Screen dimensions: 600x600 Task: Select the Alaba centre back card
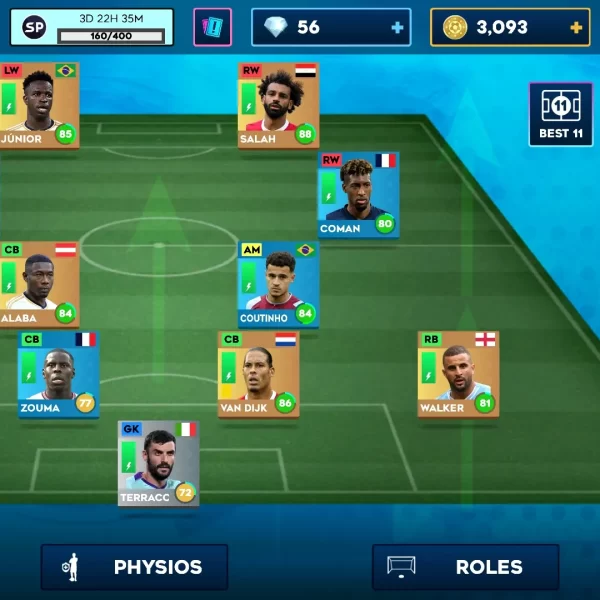40,283
